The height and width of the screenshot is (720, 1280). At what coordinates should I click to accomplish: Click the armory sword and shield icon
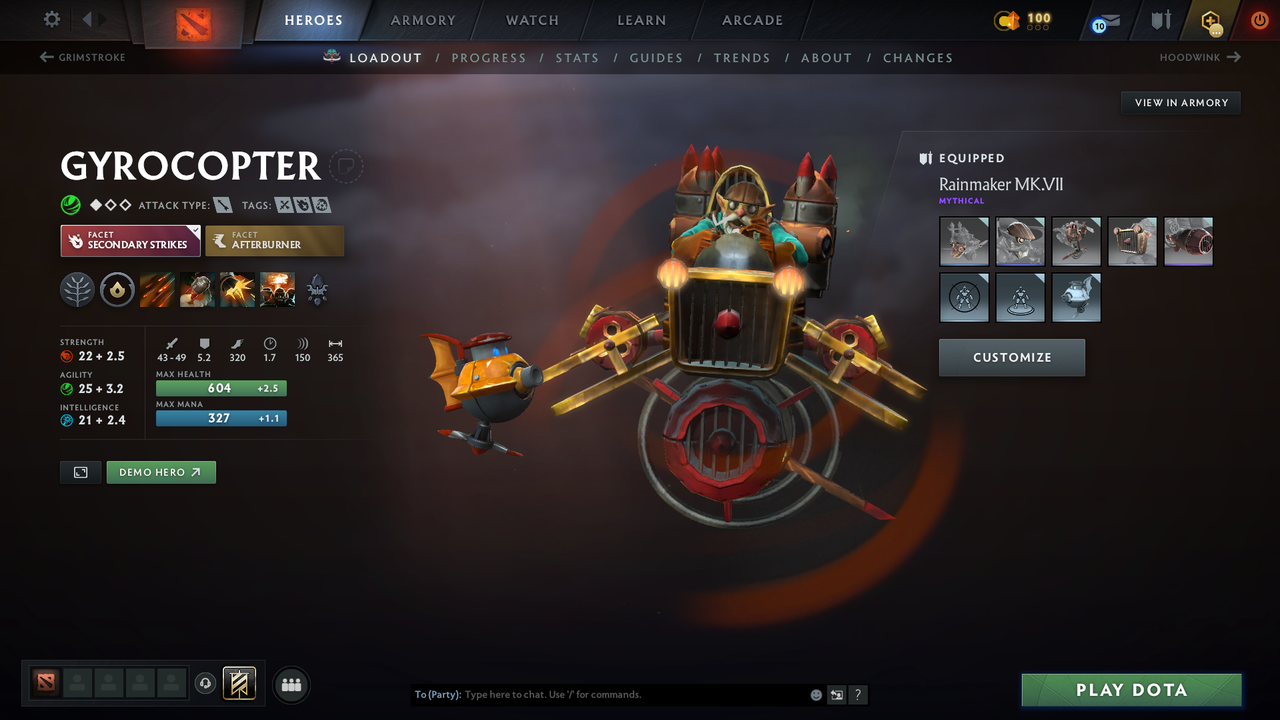[1161, 18]
